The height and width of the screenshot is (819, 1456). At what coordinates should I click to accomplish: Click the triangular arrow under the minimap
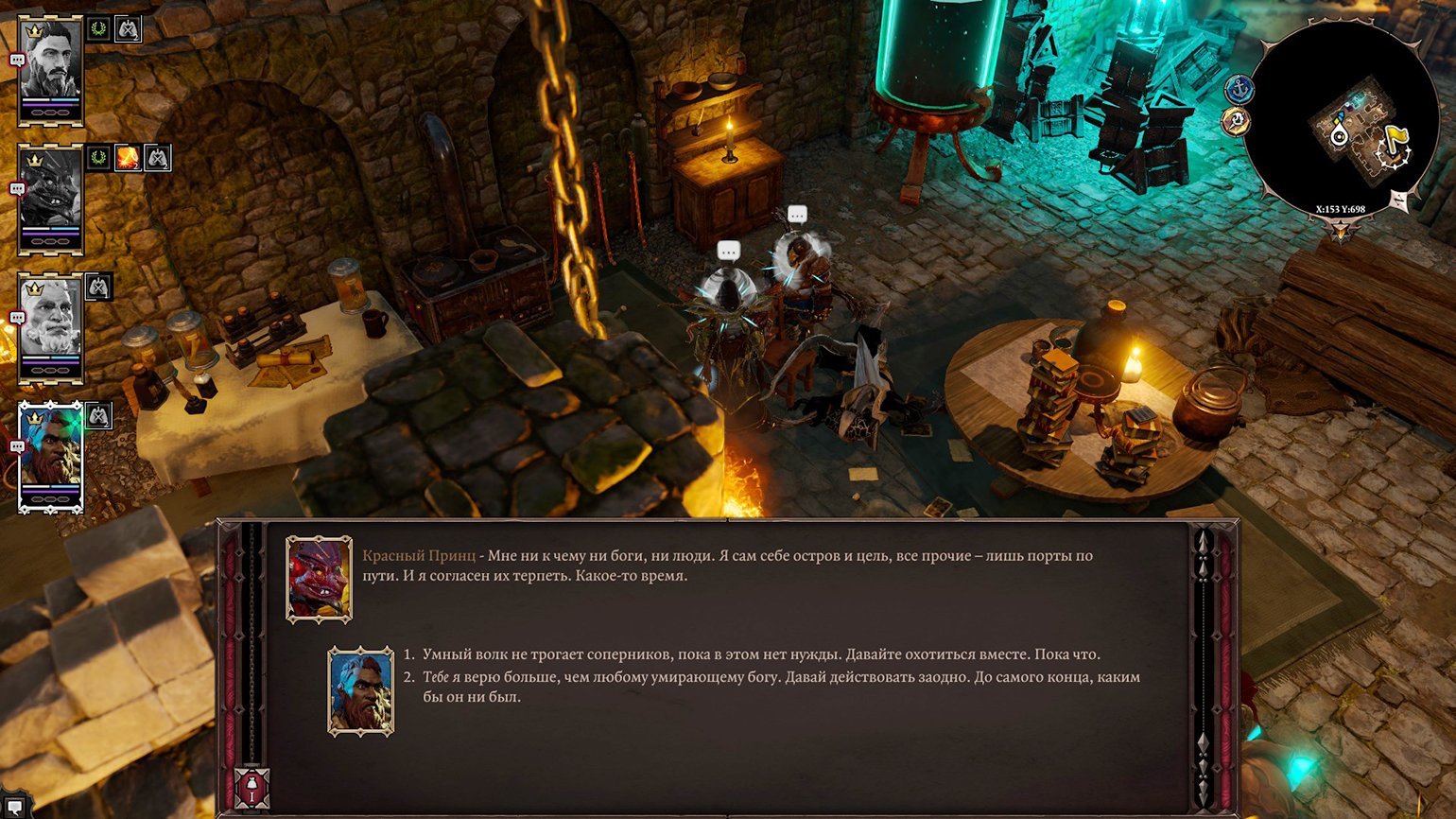[x=1341, y=230]
